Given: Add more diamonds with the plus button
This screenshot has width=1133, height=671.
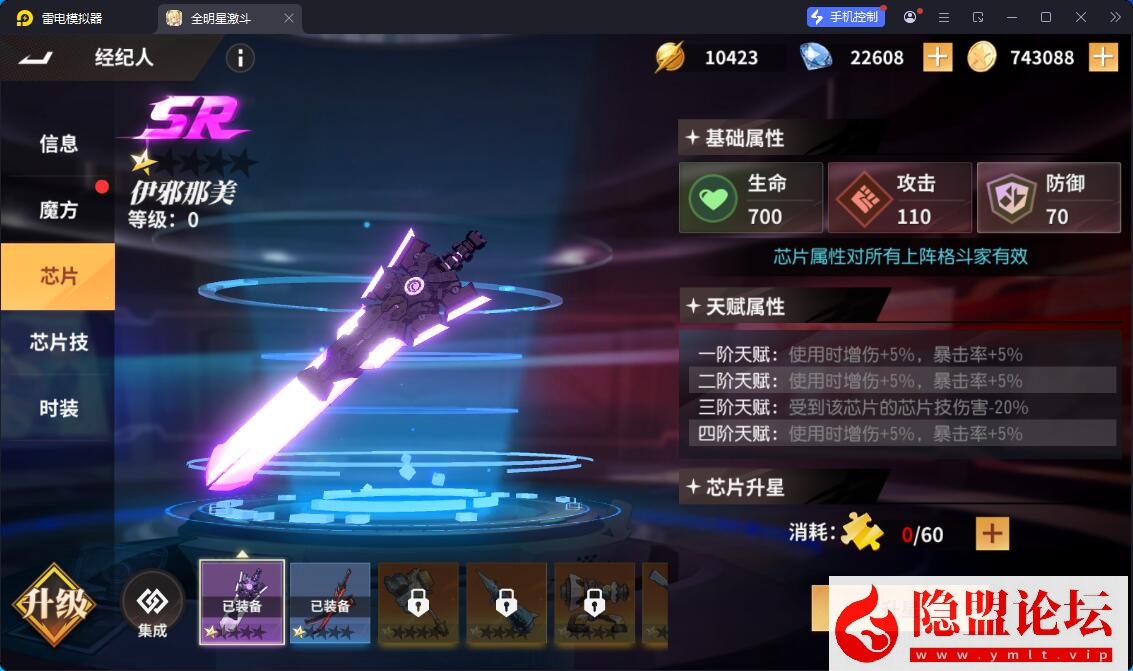Looking at the screenshot, I should click(937, 57).
